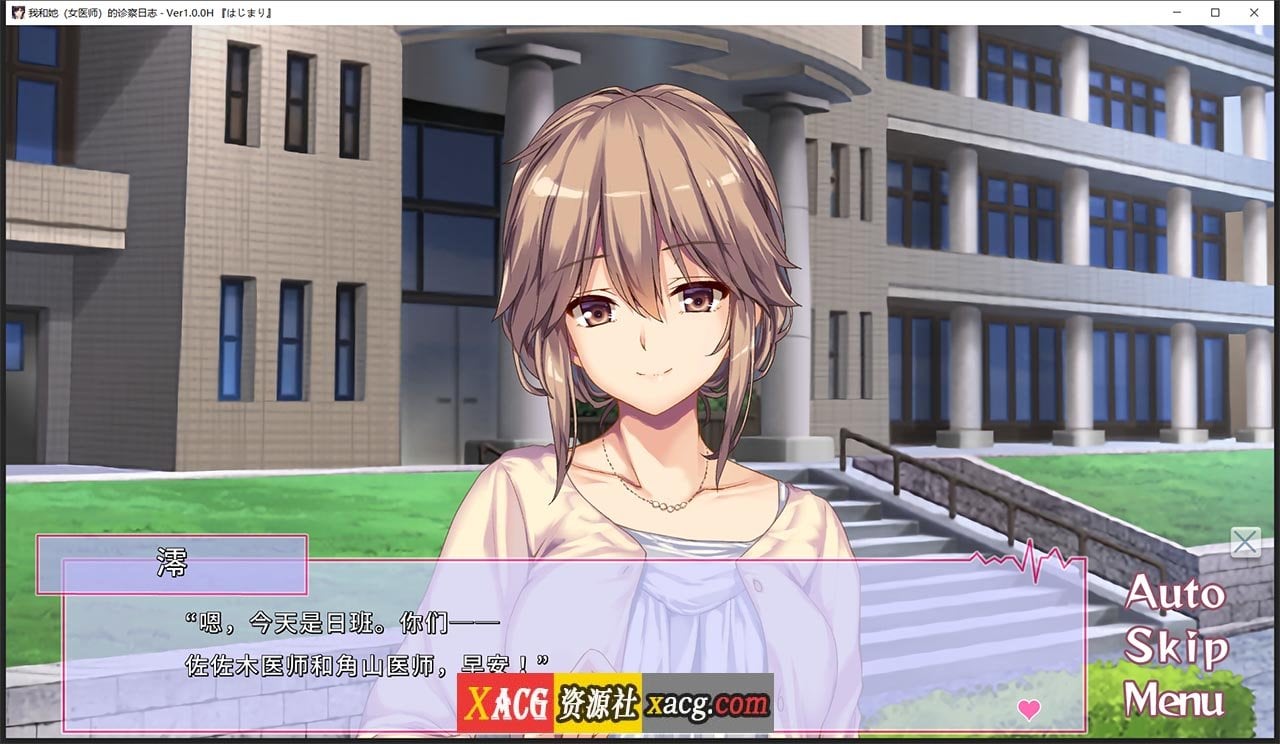
Task: Close the game window
Action: point(1254,12)
